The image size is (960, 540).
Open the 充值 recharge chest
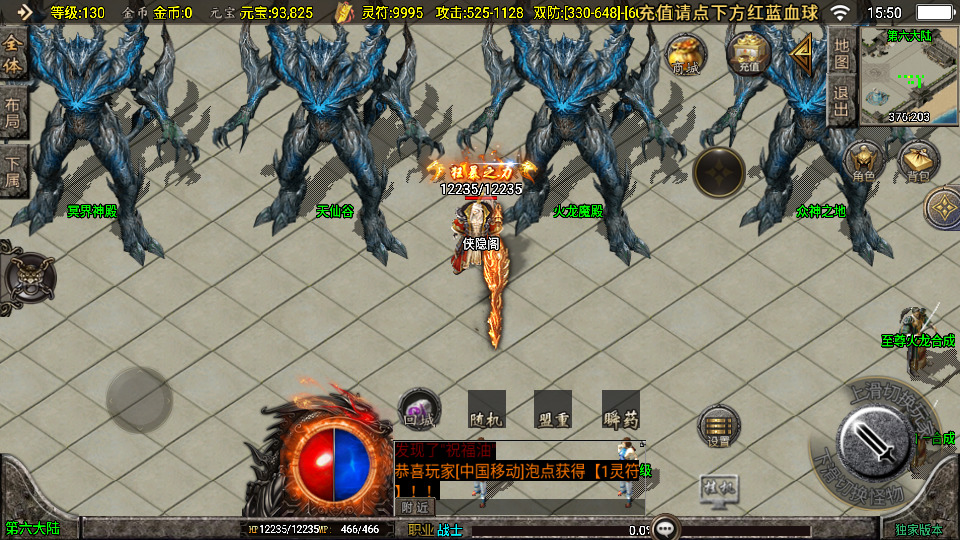click(x=746, y=53)
